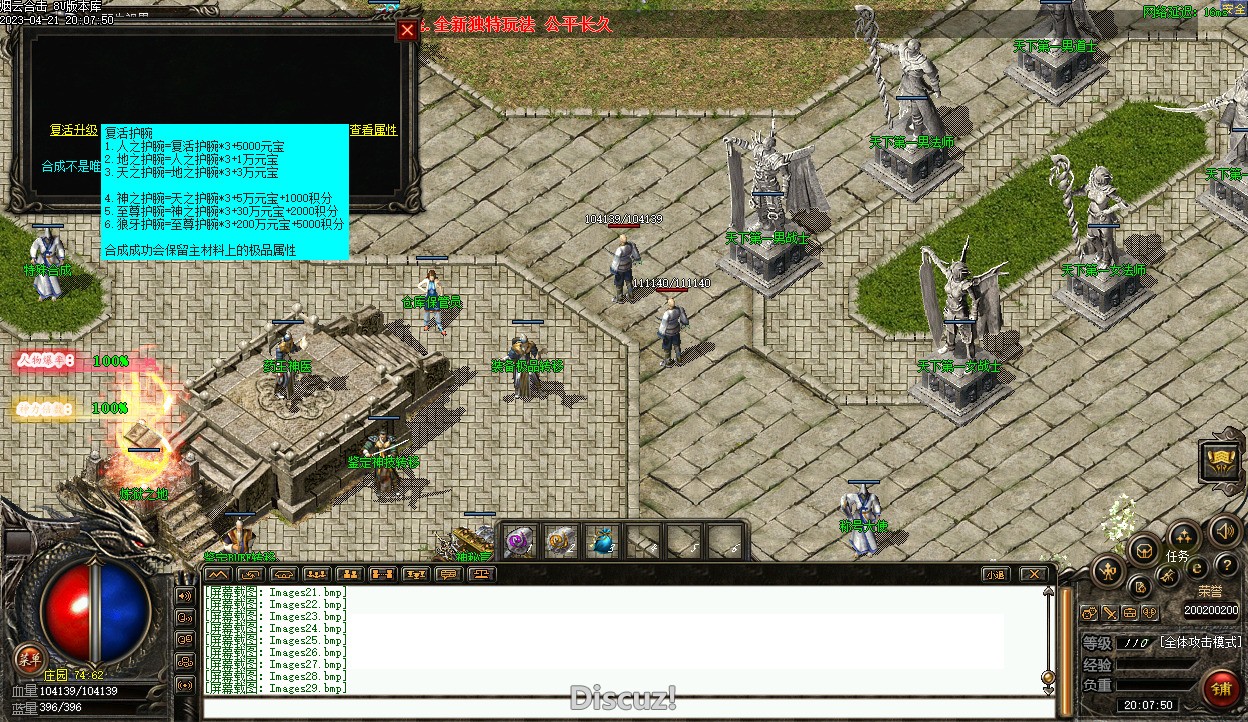The width and height of the screenshot is (1248, 722).
Task: Use the purple scroll in hotbar slot 1
Action: [x=520, y=542]
